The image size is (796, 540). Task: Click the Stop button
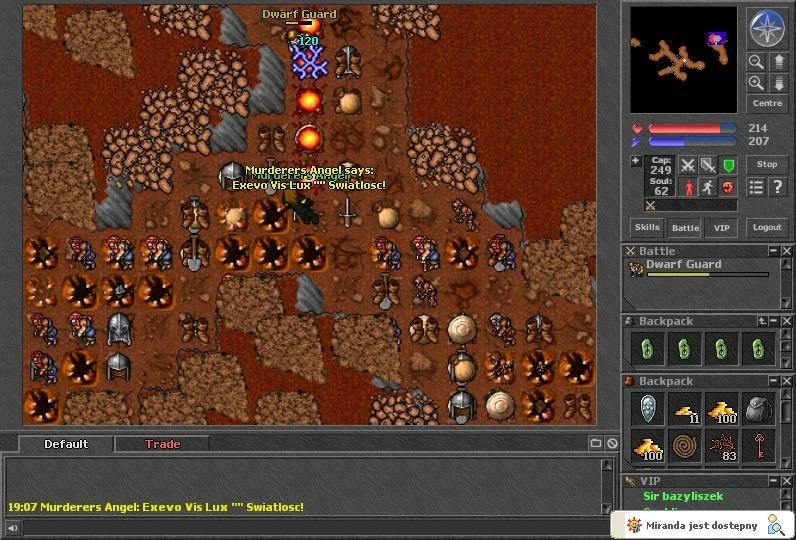[767, 164]
